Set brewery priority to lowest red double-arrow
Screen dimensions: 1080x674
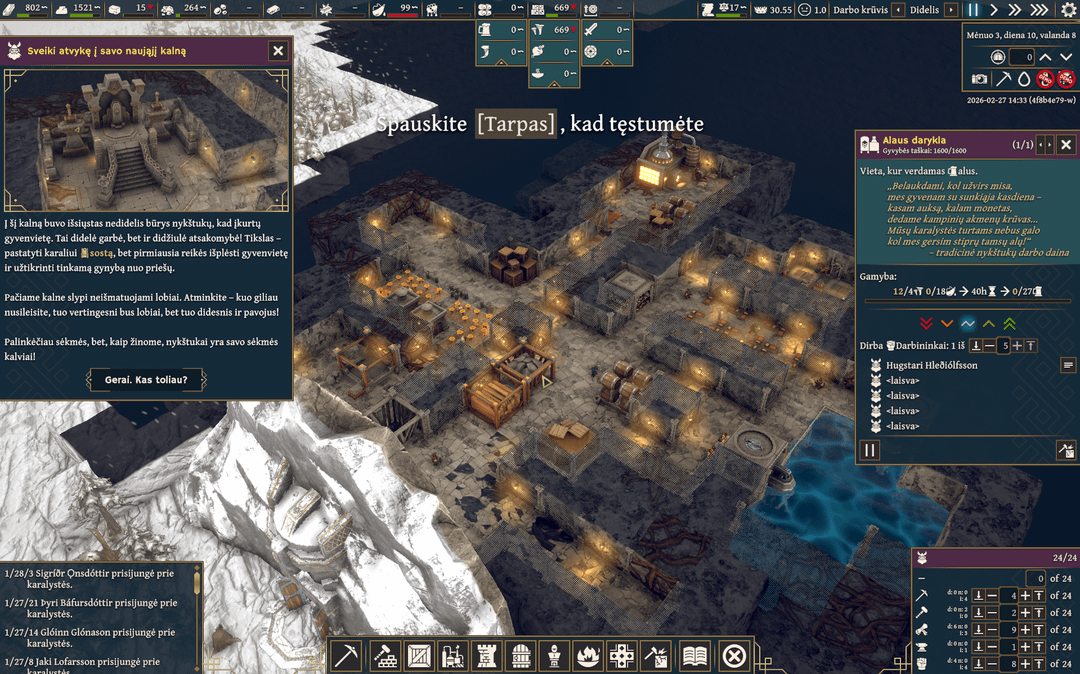[x=926, y=324]
